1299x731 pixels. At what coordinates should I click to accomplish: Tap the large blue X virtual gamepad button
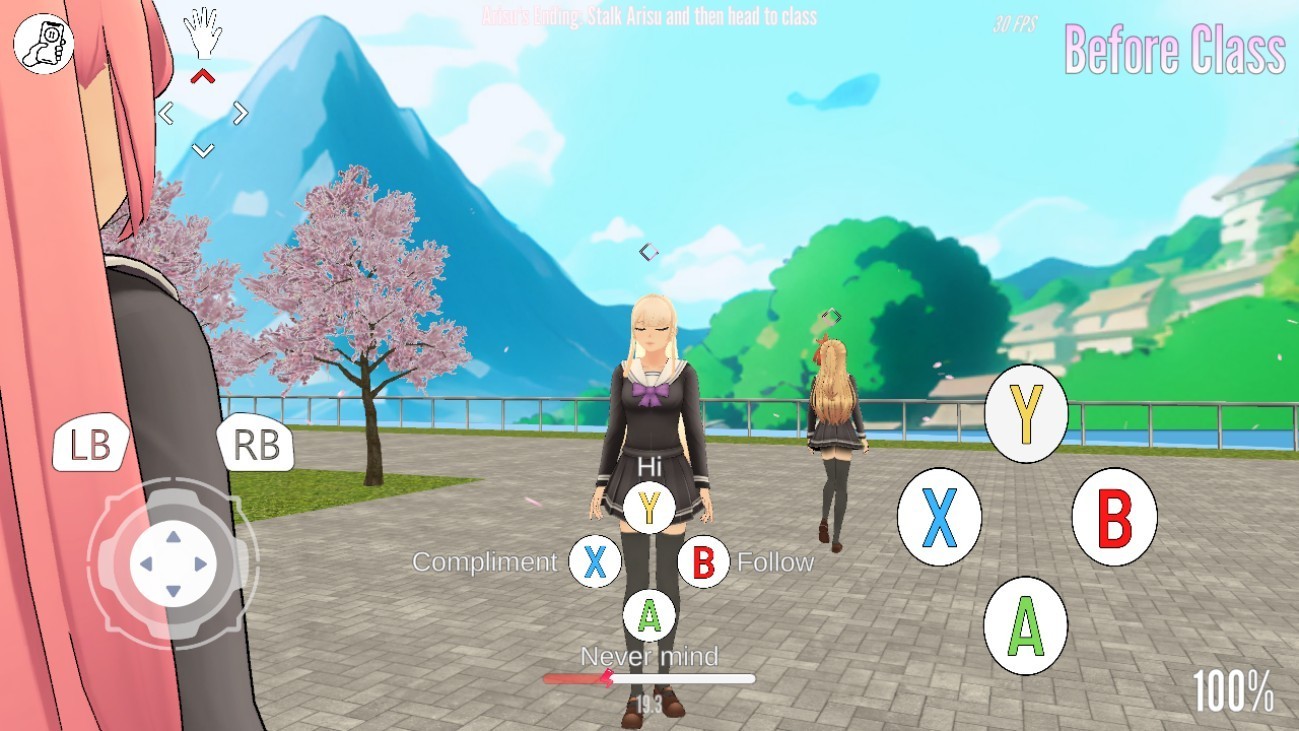point(939,516)
